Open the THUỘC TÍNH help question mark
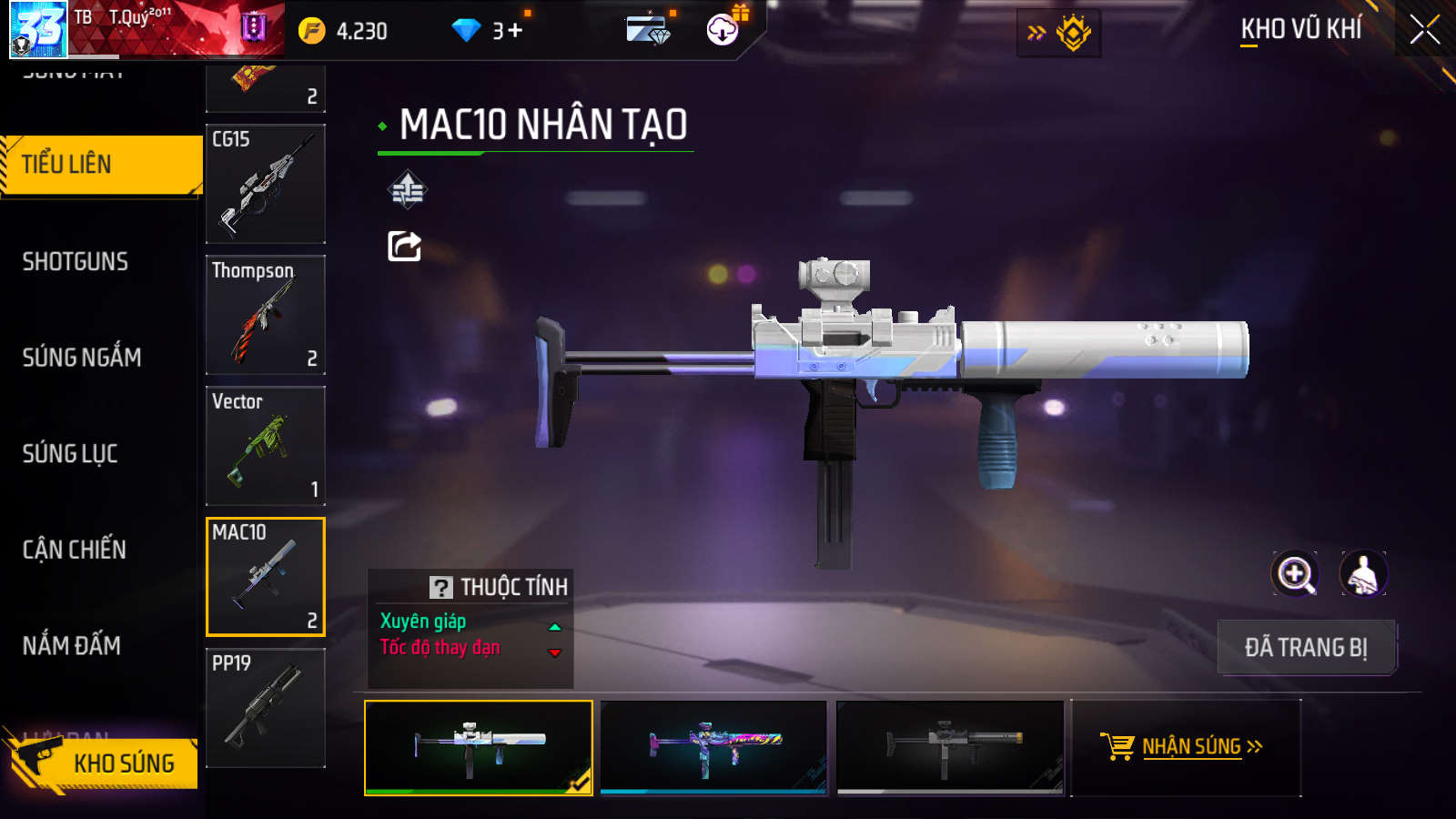 click(x=441, y=588)
